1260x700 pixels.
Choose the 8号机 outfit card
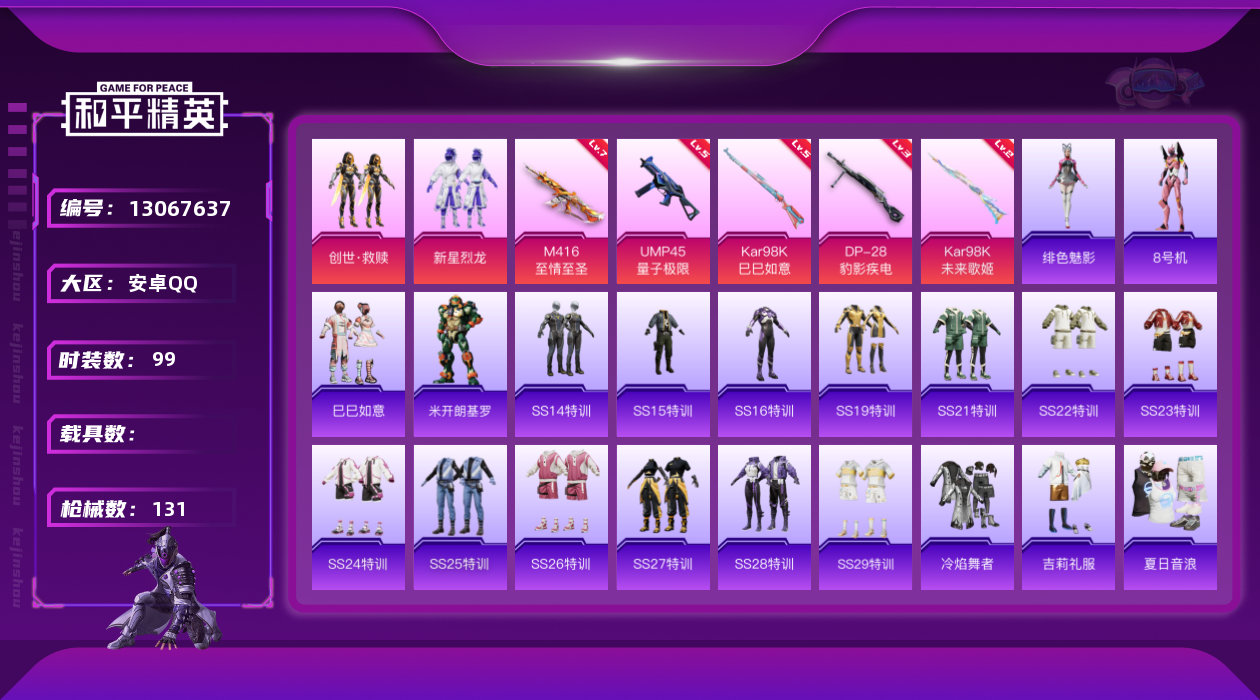tap(1170, 211)
